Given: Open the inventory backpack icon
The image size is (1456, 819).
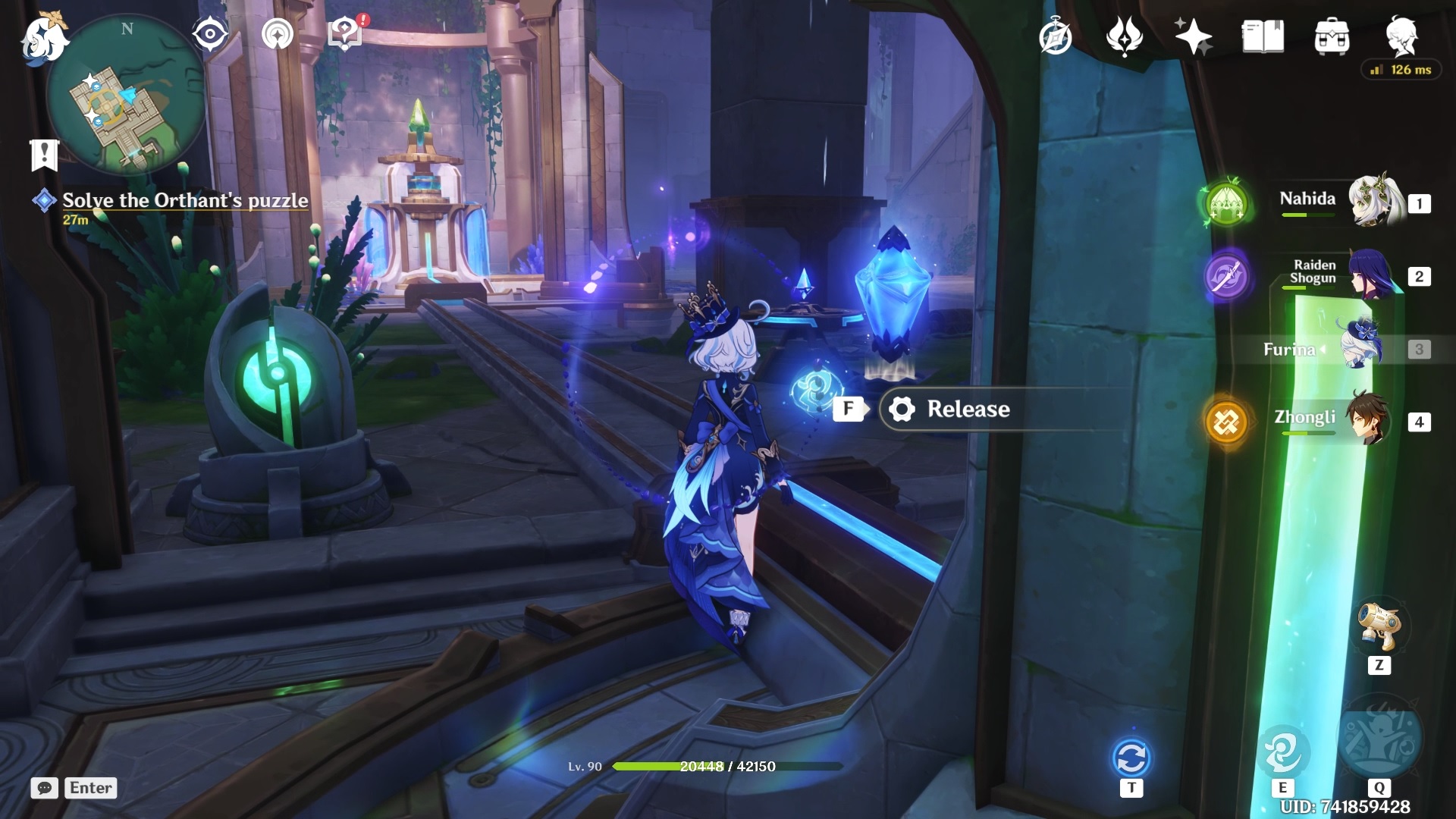Looking at the screenshot, I should tap(1332, 36).
